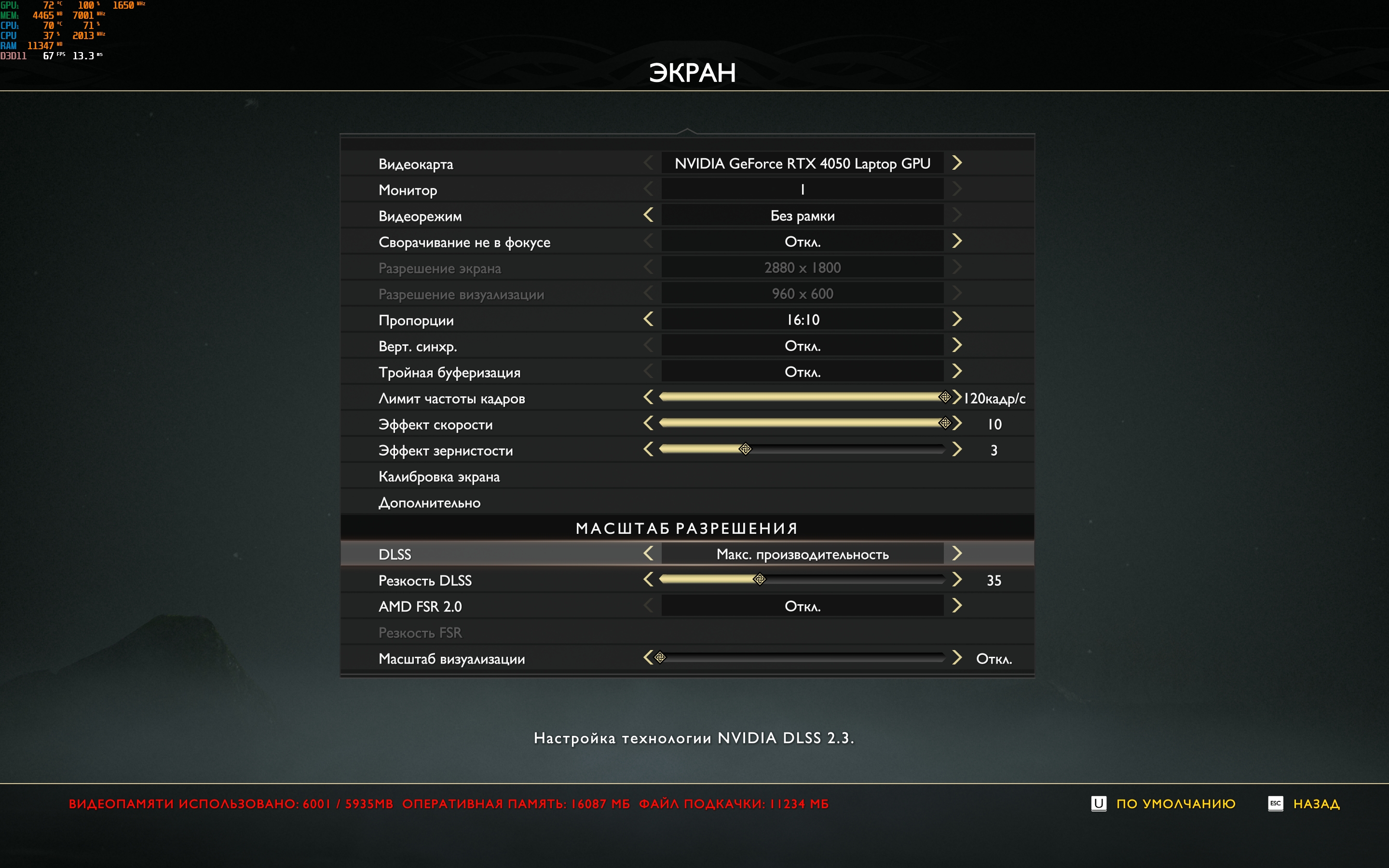Screen dimensions: 1389x868
Task: Change Пропорции with the right arrow
Action: pos(957,319)
